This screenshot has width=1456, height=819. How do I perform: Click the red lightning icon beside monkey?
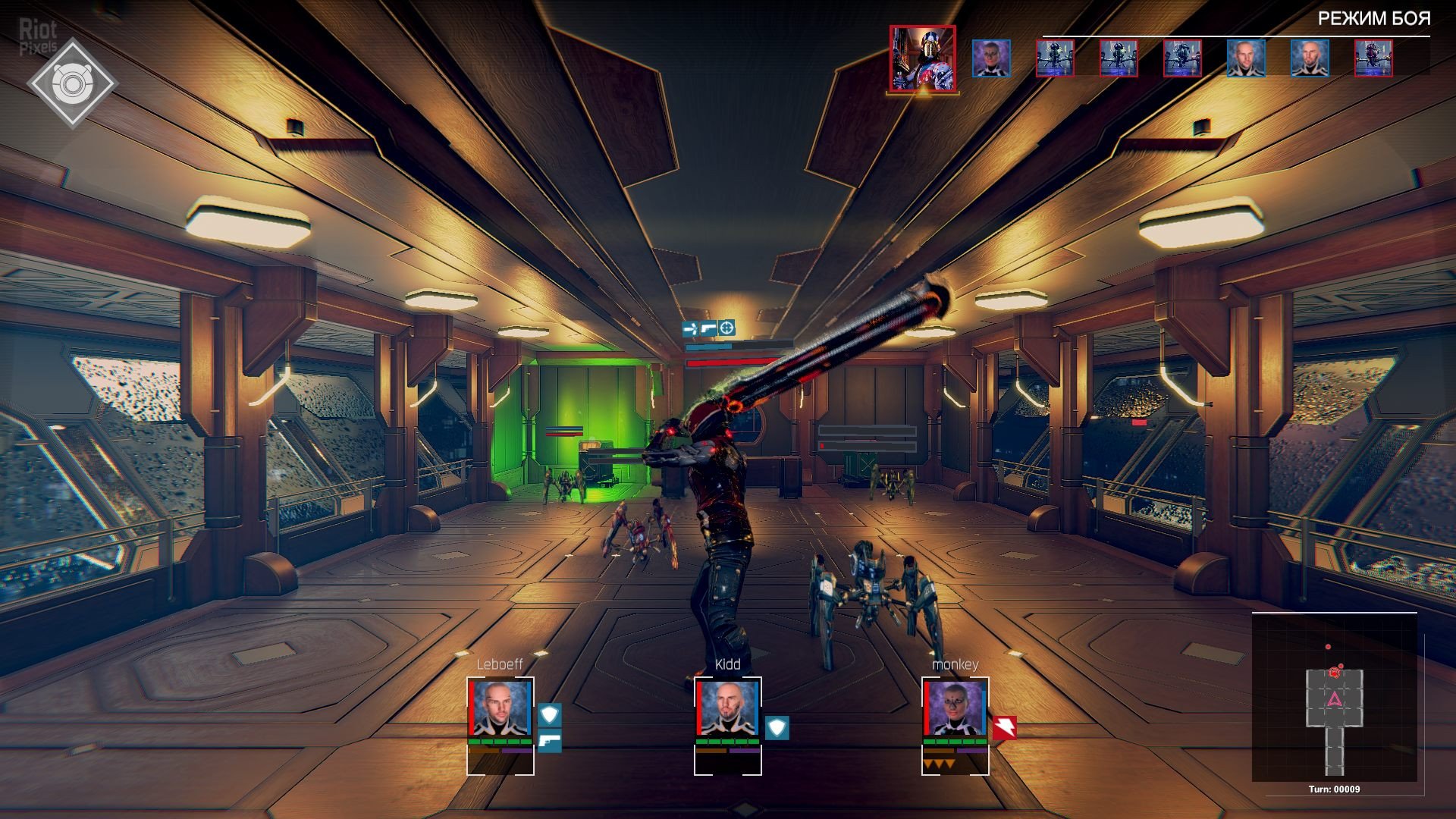pyautogui.click(x=1005, y=728)
